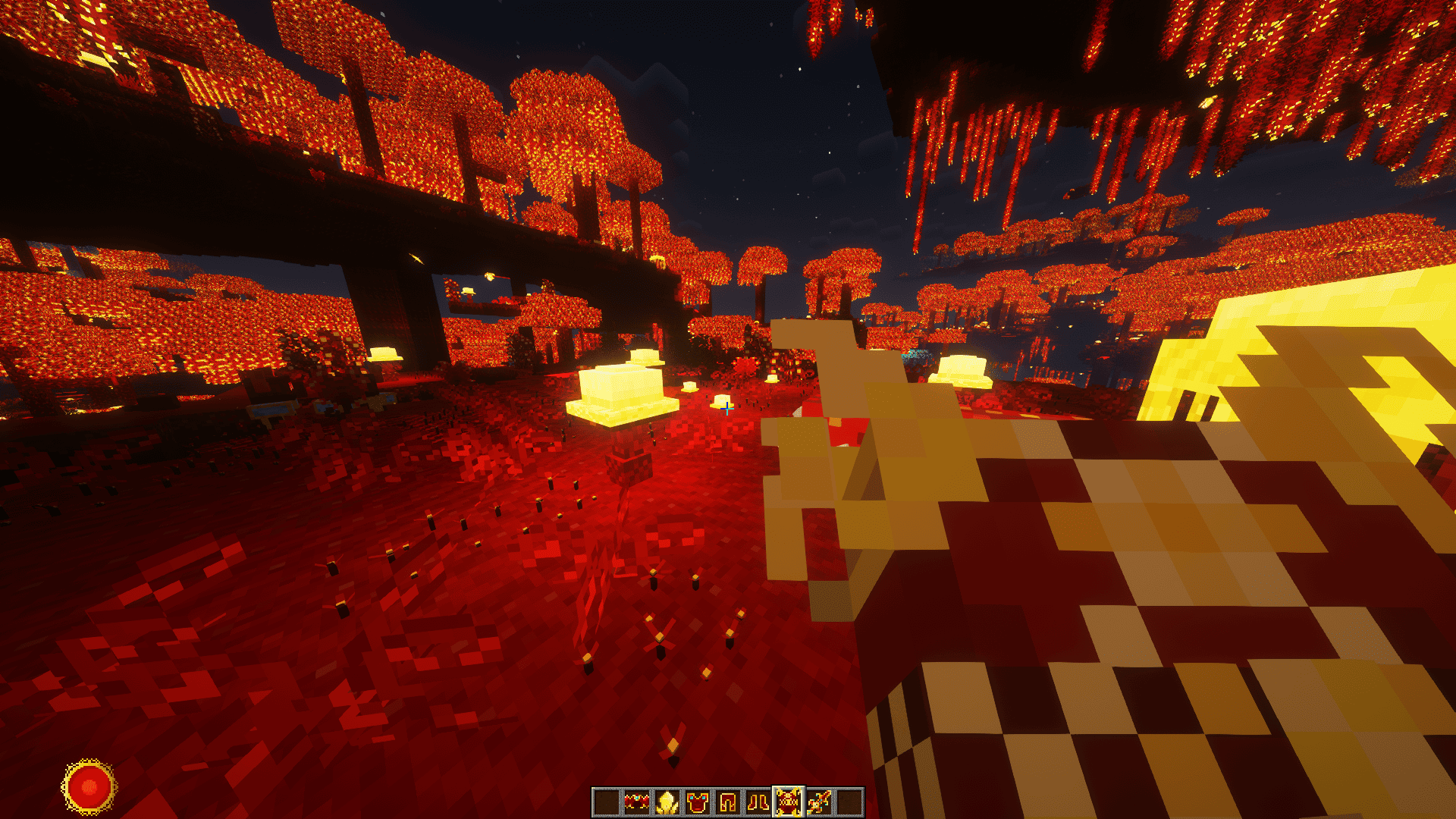1456x819 pixels.
Task: Click the last empty hotbar slot
Action: 849,800
